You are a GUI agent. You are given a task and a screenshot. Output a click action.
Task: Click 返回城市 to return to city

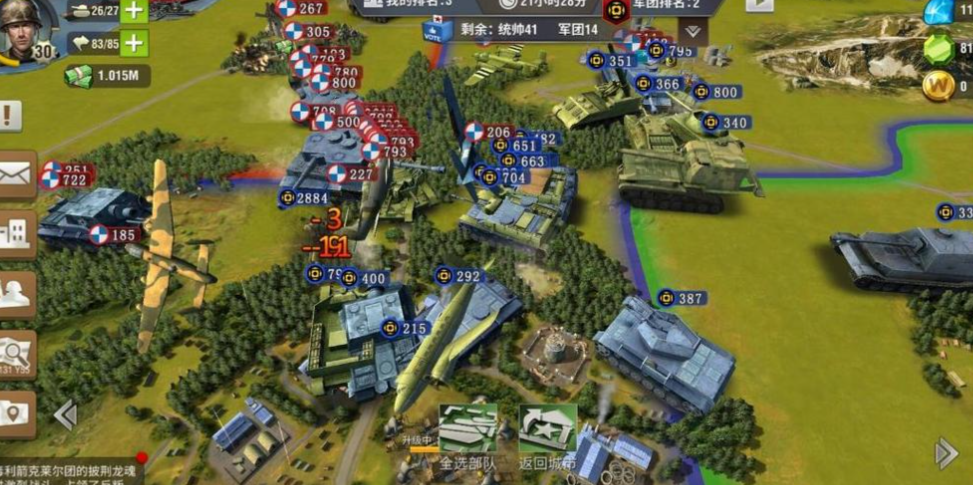point(547,437)
